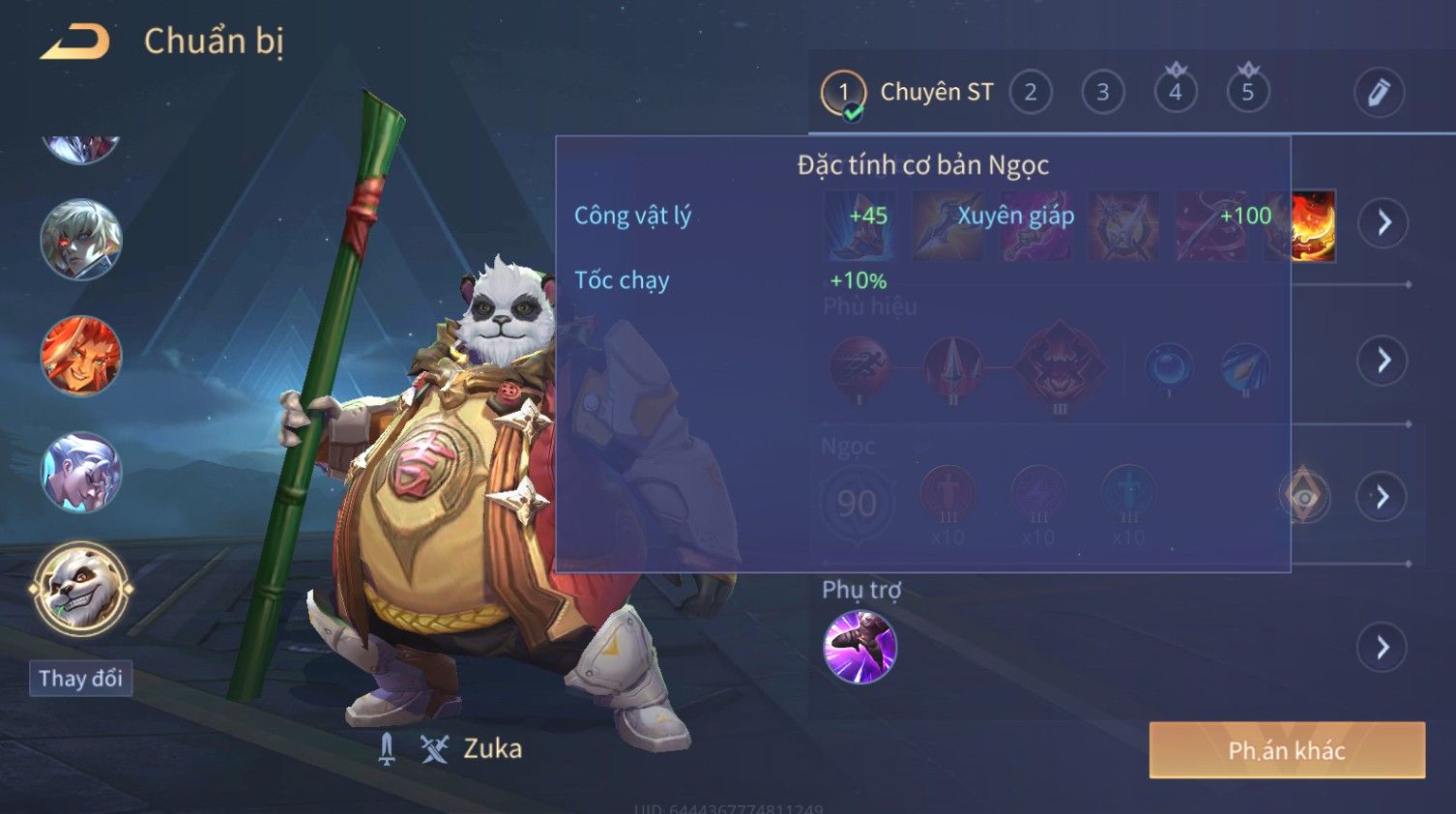This screenshot has width=1456, height=814.
Task: Open the Phù hiệu arrow
Action: point(1383,361)
